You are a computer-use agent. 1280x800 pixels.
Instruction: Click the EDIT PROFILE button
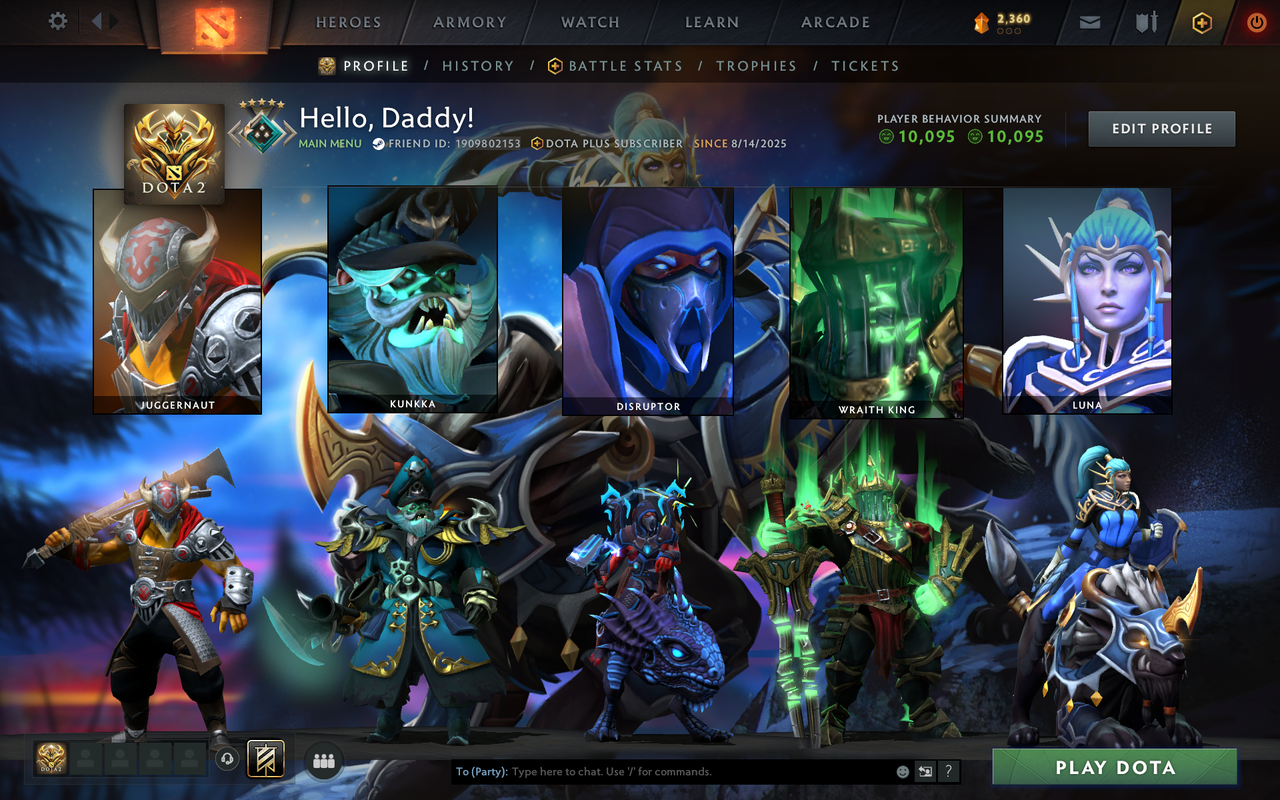[1161, 129]
